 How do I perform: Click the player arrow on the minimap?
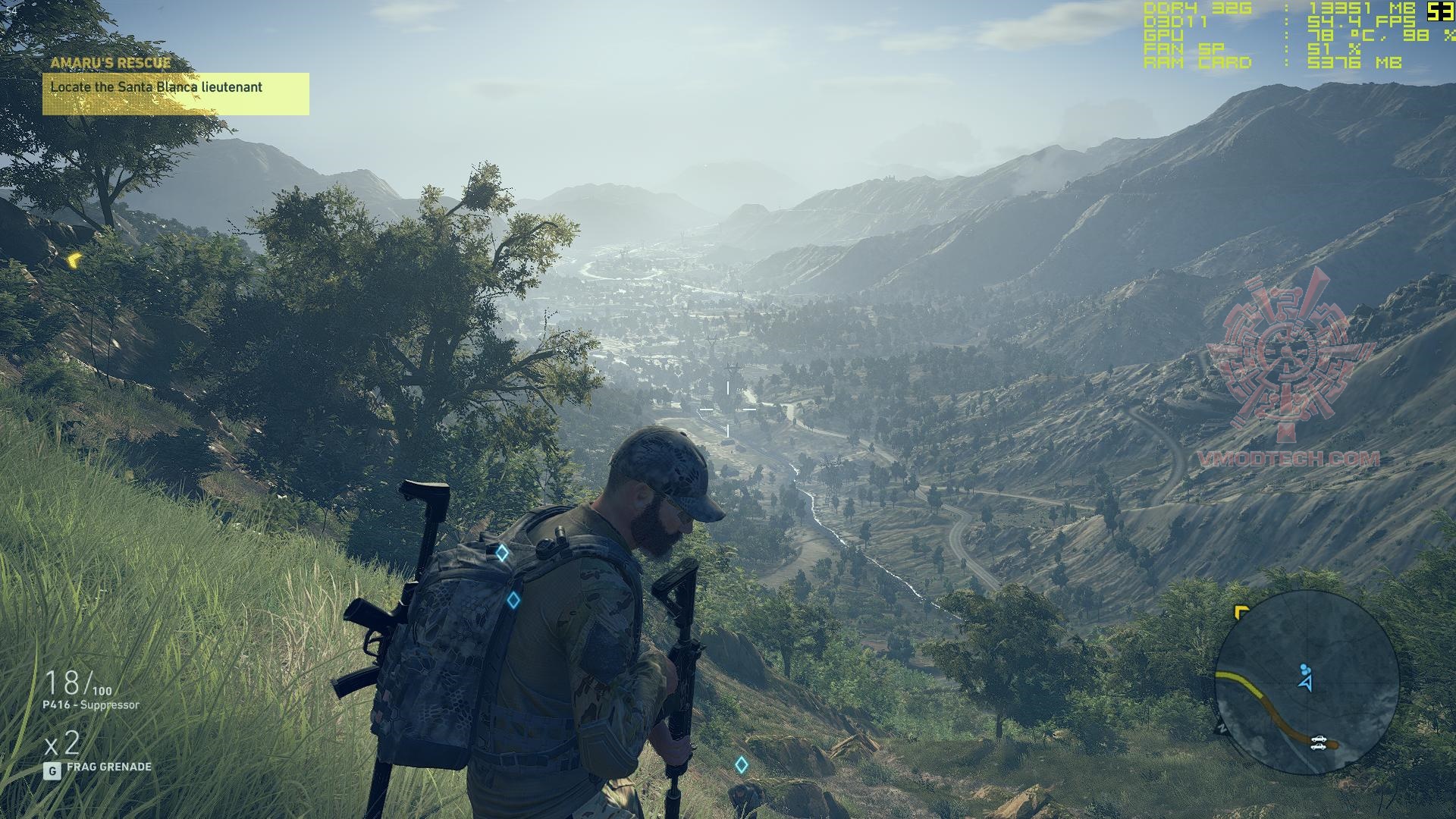1305,682
